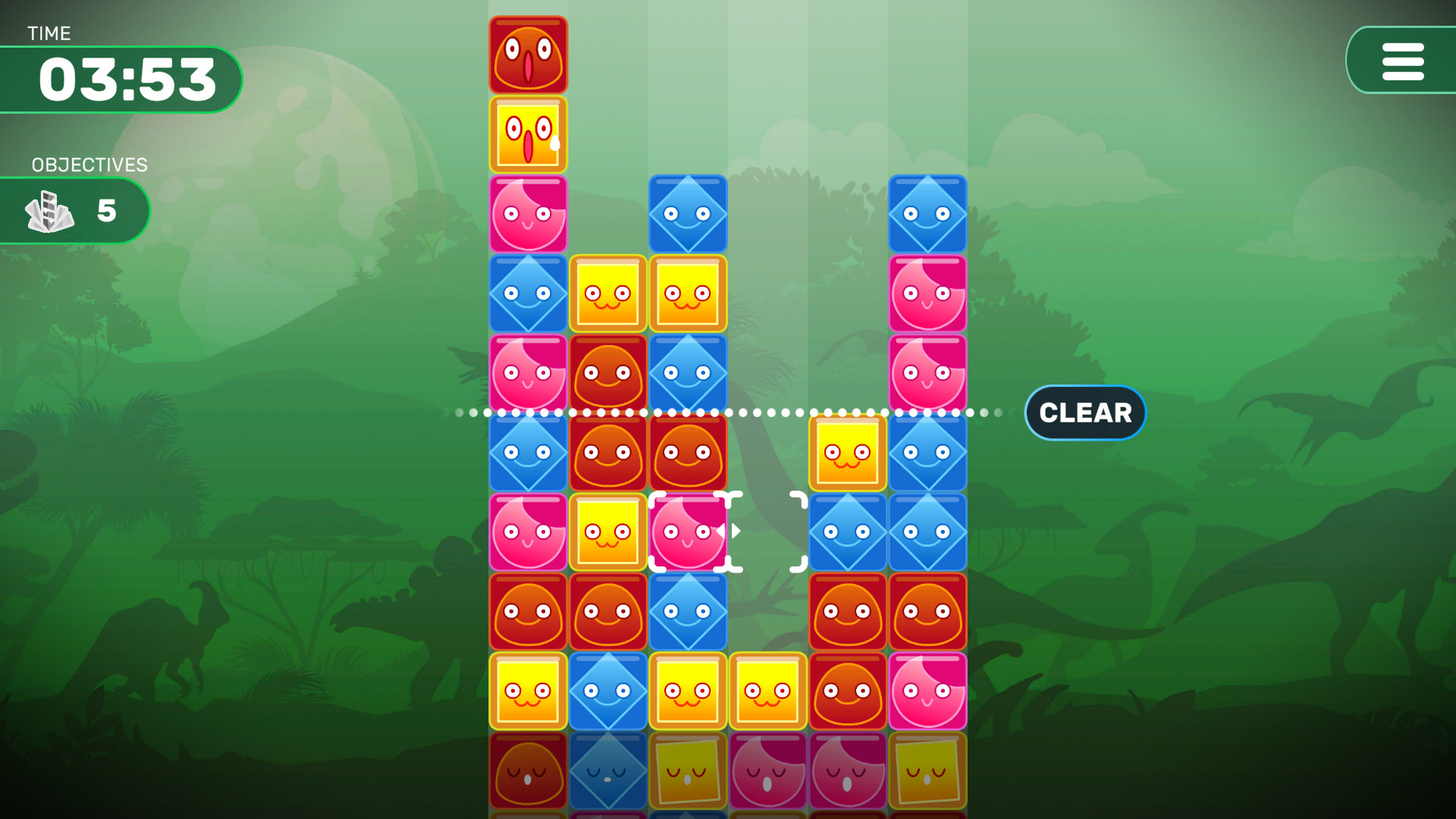The image size is (1456, 819).
Task: Select the crying yellow block near the top
Action: pos(528,134)
